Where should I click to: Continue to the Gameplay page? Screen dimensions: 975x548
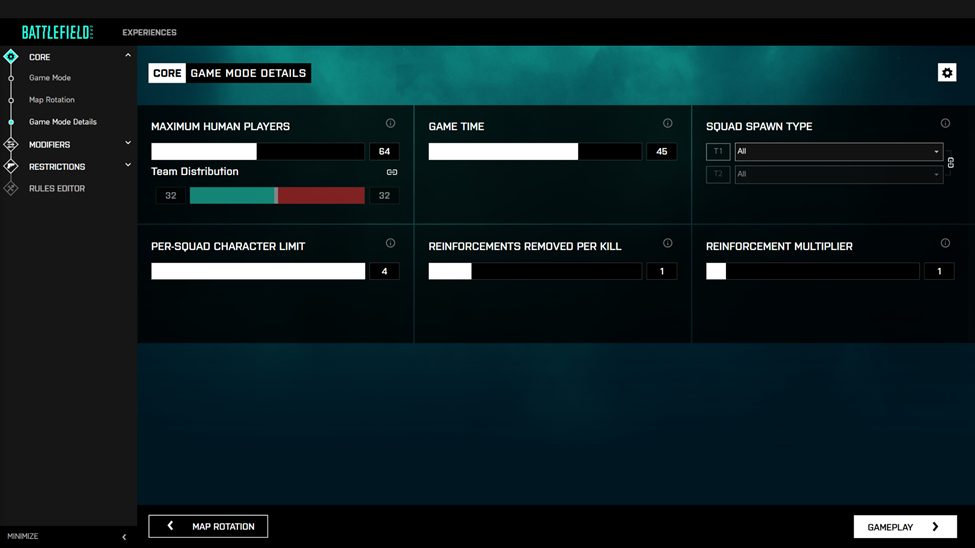905,526
